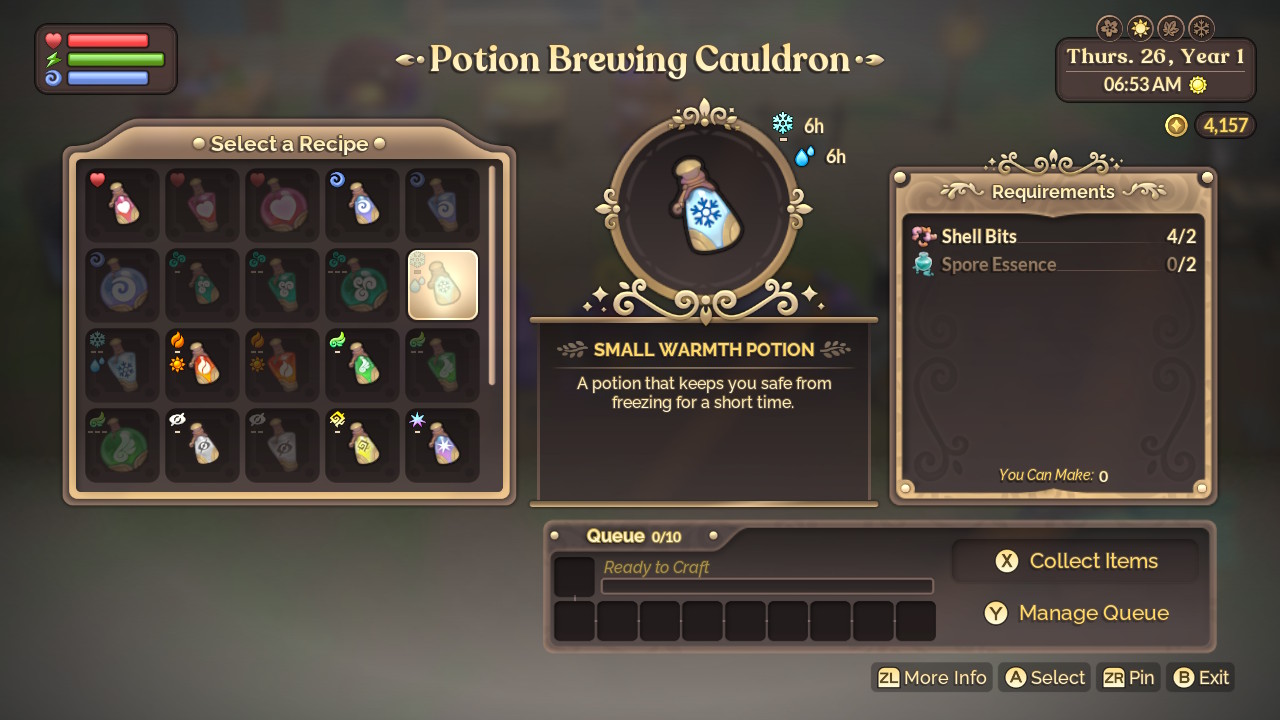
Task: Select the highlighted Small Warmth Potion recipe
Action: pyautogui.click(x=443, y=285)
